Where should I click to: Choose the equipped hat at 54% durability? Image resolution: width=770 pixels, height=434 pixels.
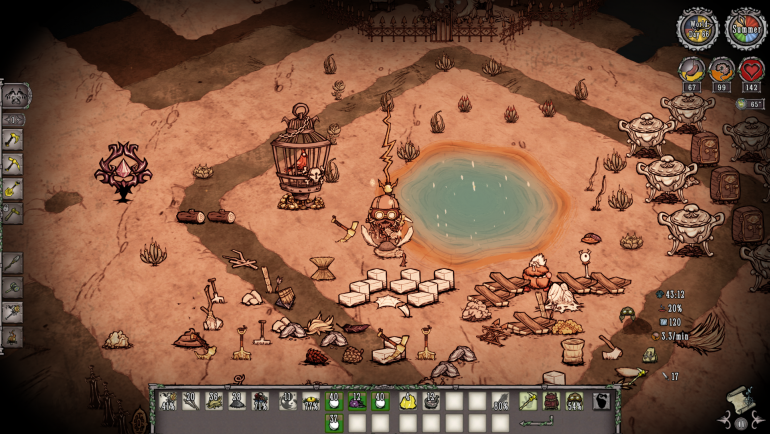tap(575, 402)
